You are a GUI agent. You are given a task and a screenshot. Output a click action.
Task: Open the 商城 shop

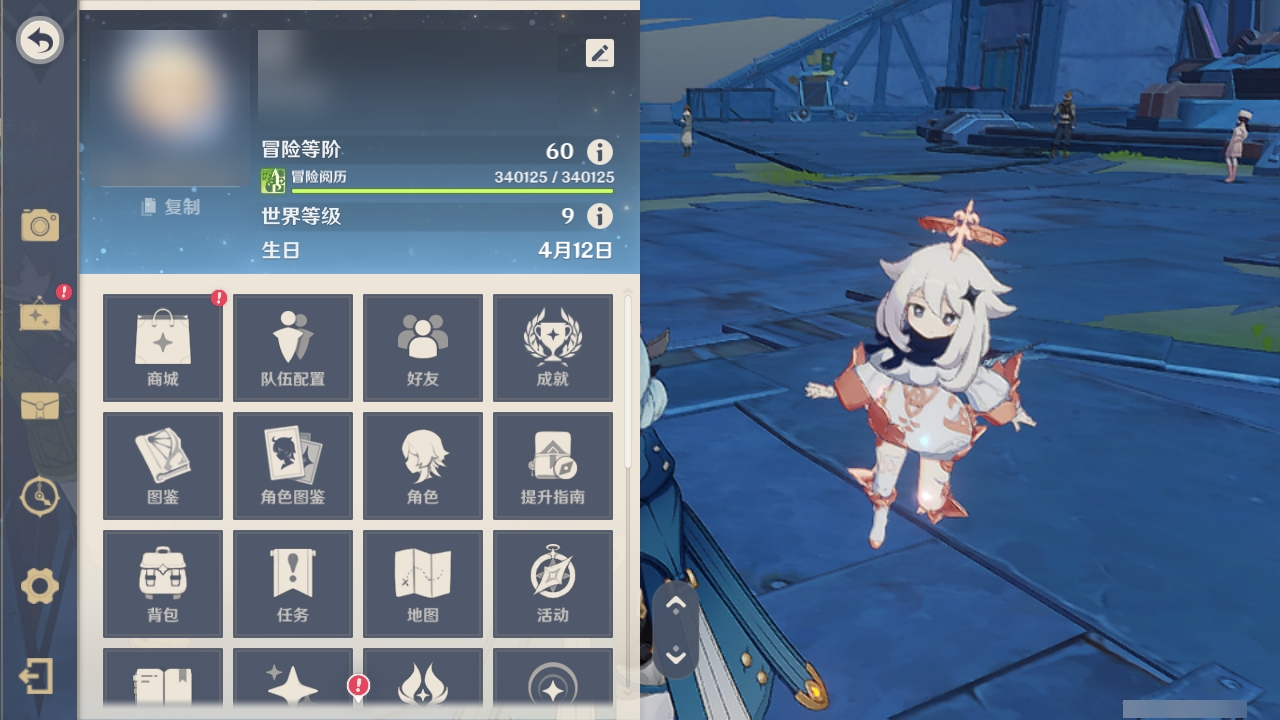click(x=162, y=347)
